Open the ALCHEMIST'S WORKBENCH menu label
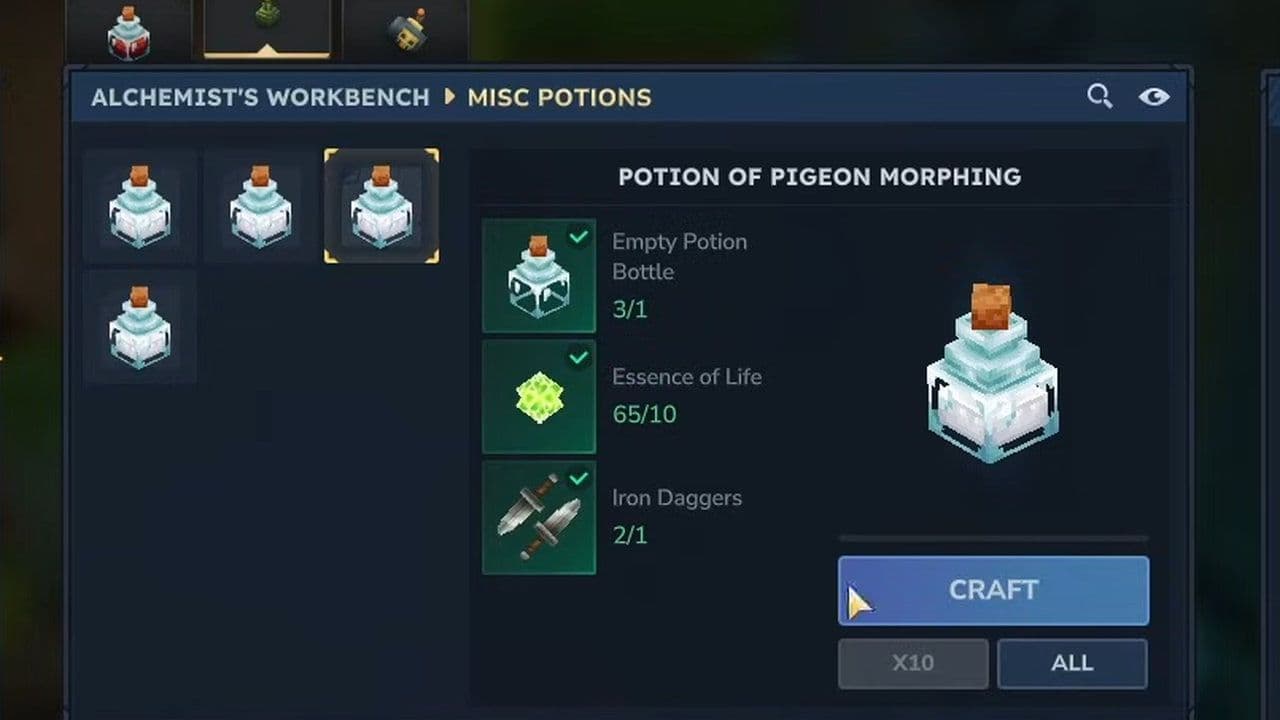Viewport: 1280px width, 720px height. [x=260, y=98]
